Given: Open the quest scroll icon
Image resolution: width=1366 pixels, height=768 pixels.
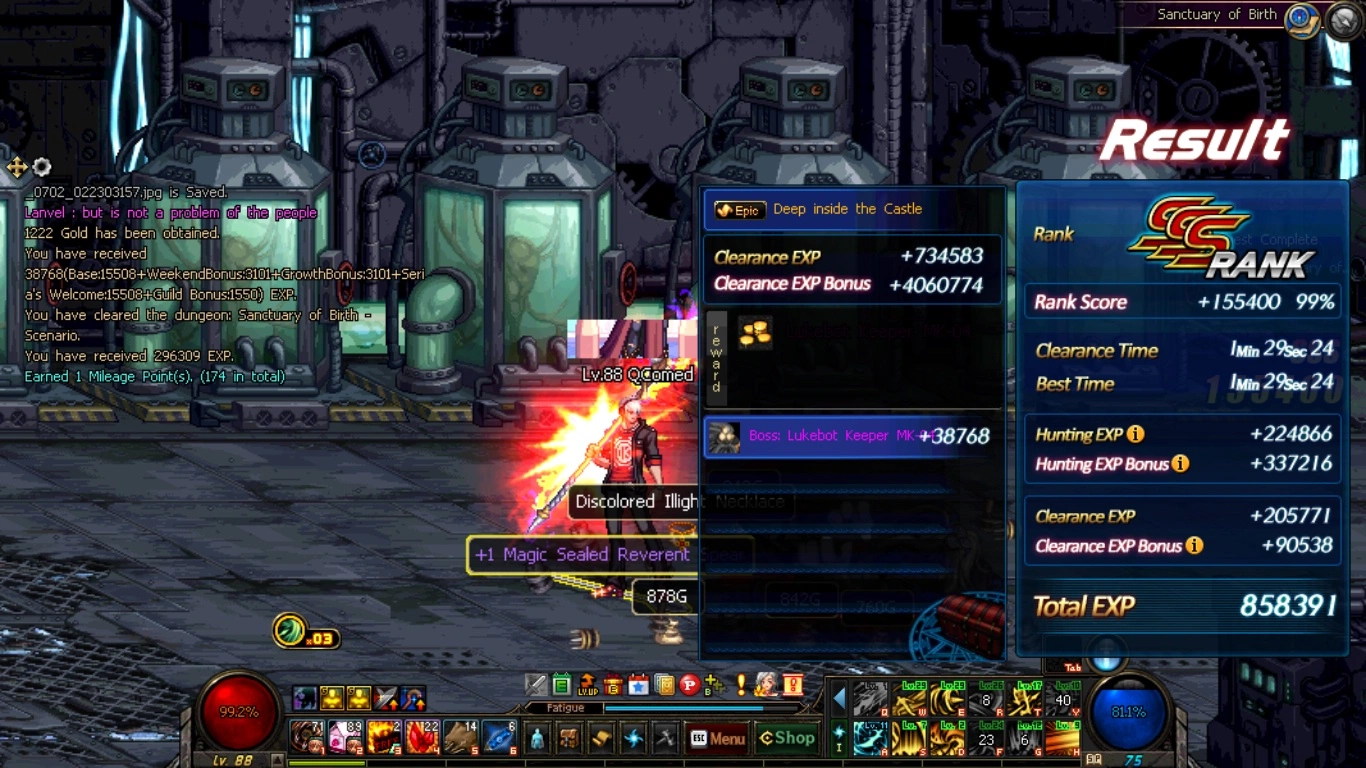Looking at the screenshot, I should tap(601, 739).
